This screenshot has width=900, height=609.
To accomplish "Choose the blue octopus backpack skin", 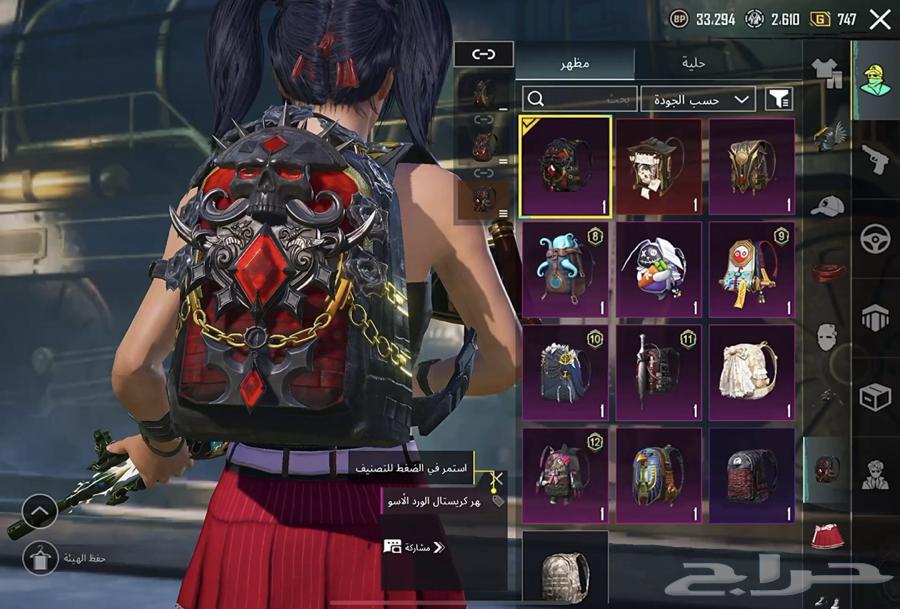I will (x=566, y=269).
